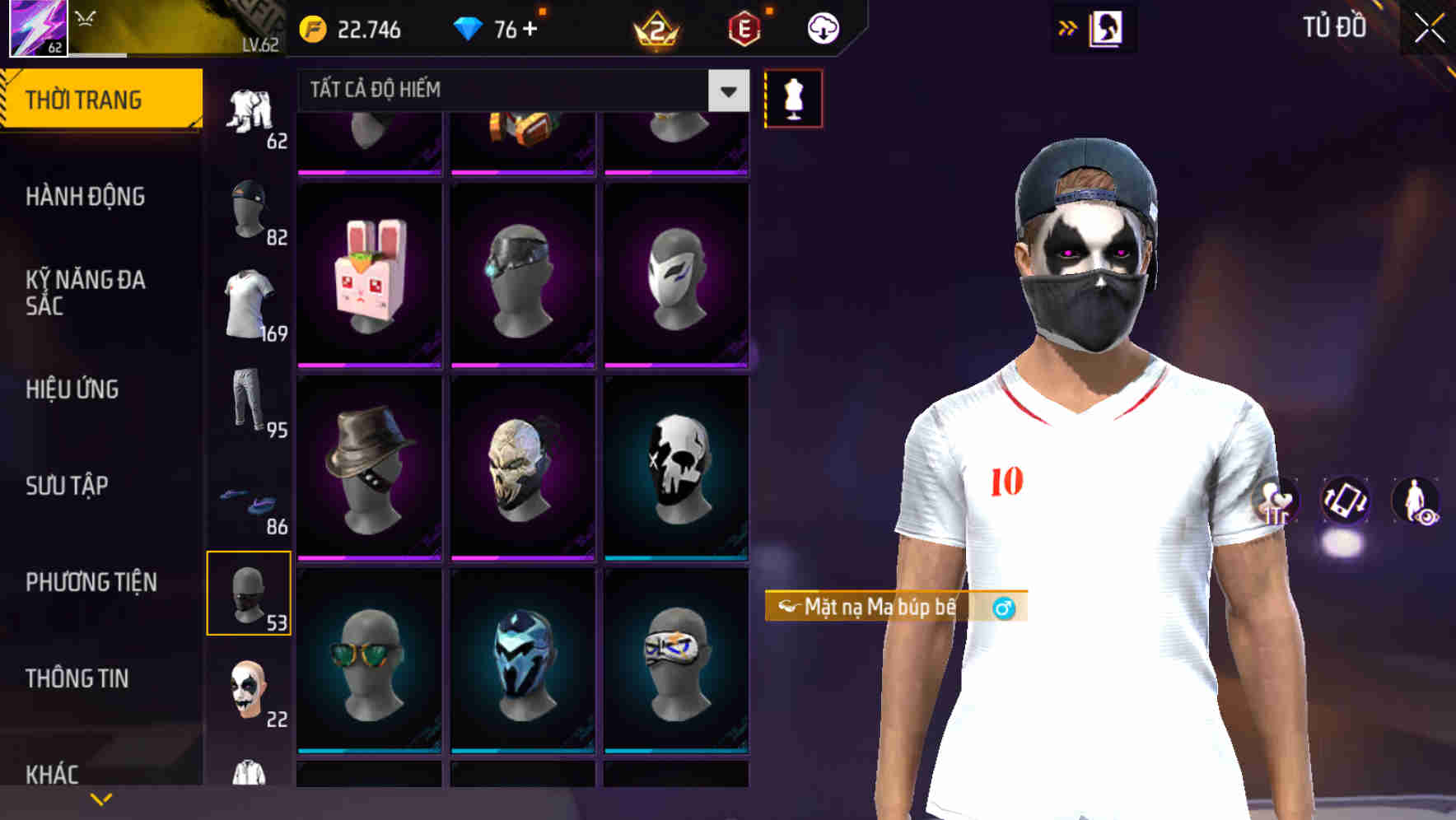Click the red E elite pass icon

[x=744, y=27]
